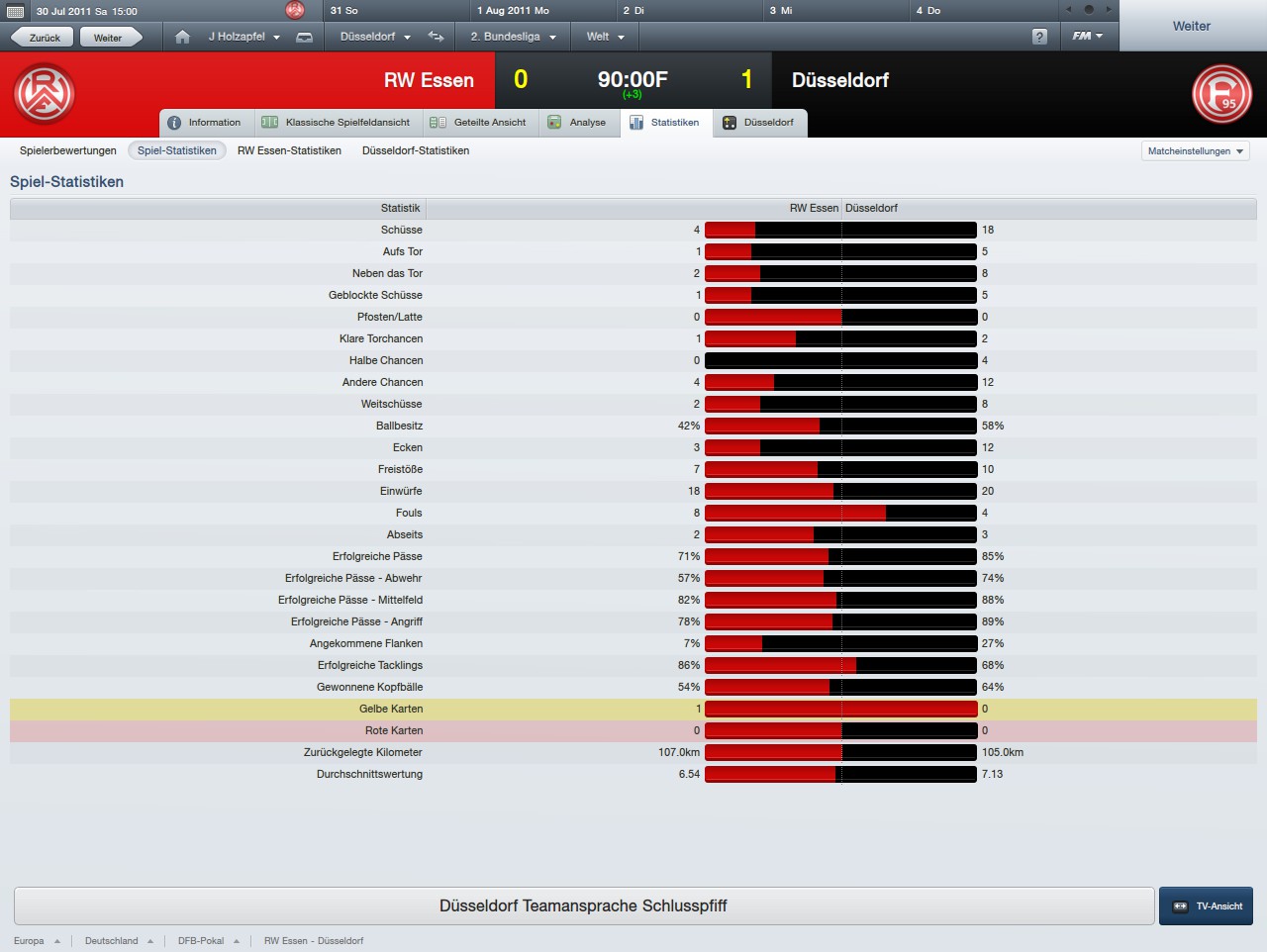Click Düsseldorf Teamansprache Schlusspfiff button

583,905
